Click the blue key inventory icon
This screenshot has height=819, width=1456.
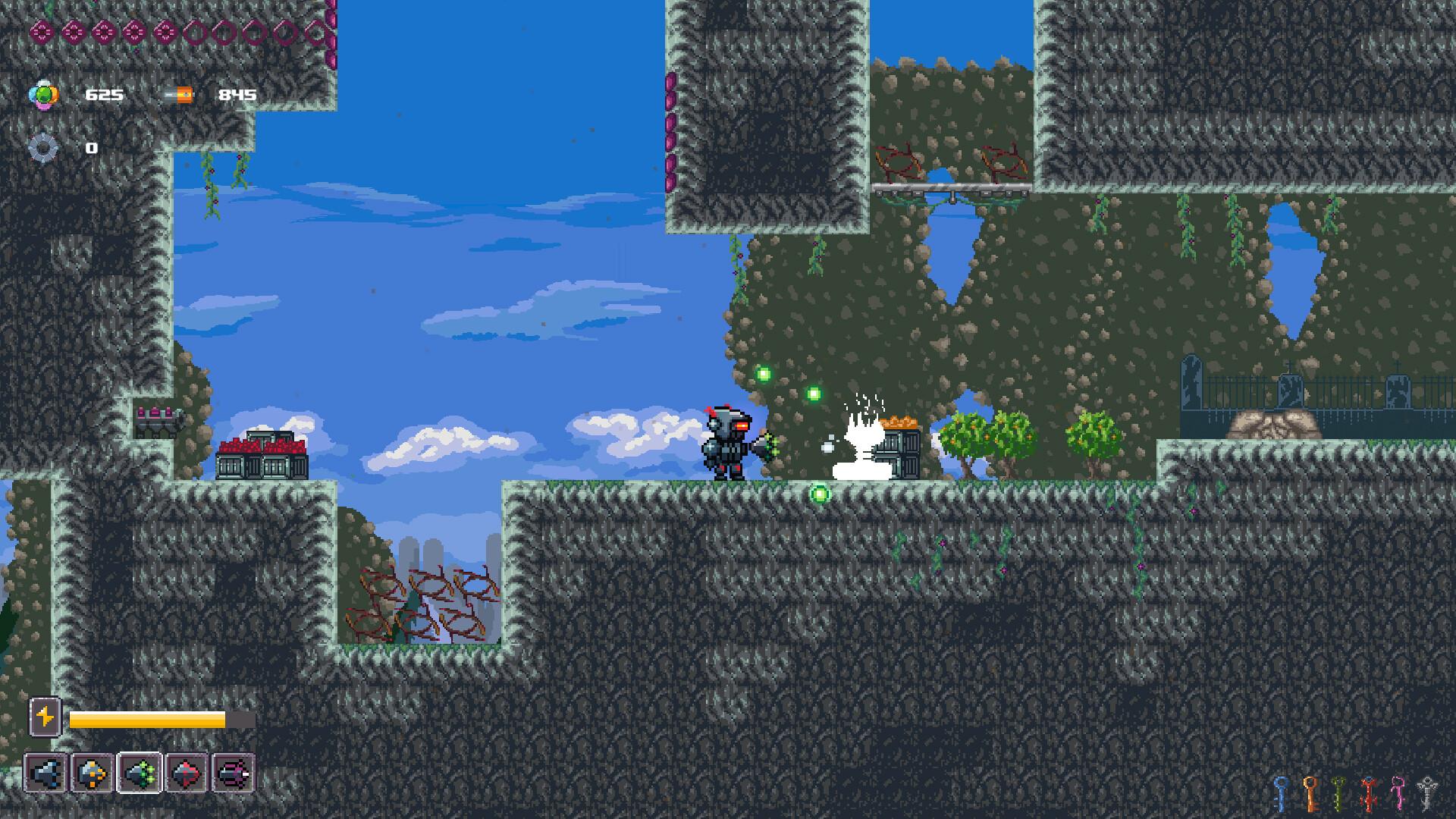pos(1279,794)
